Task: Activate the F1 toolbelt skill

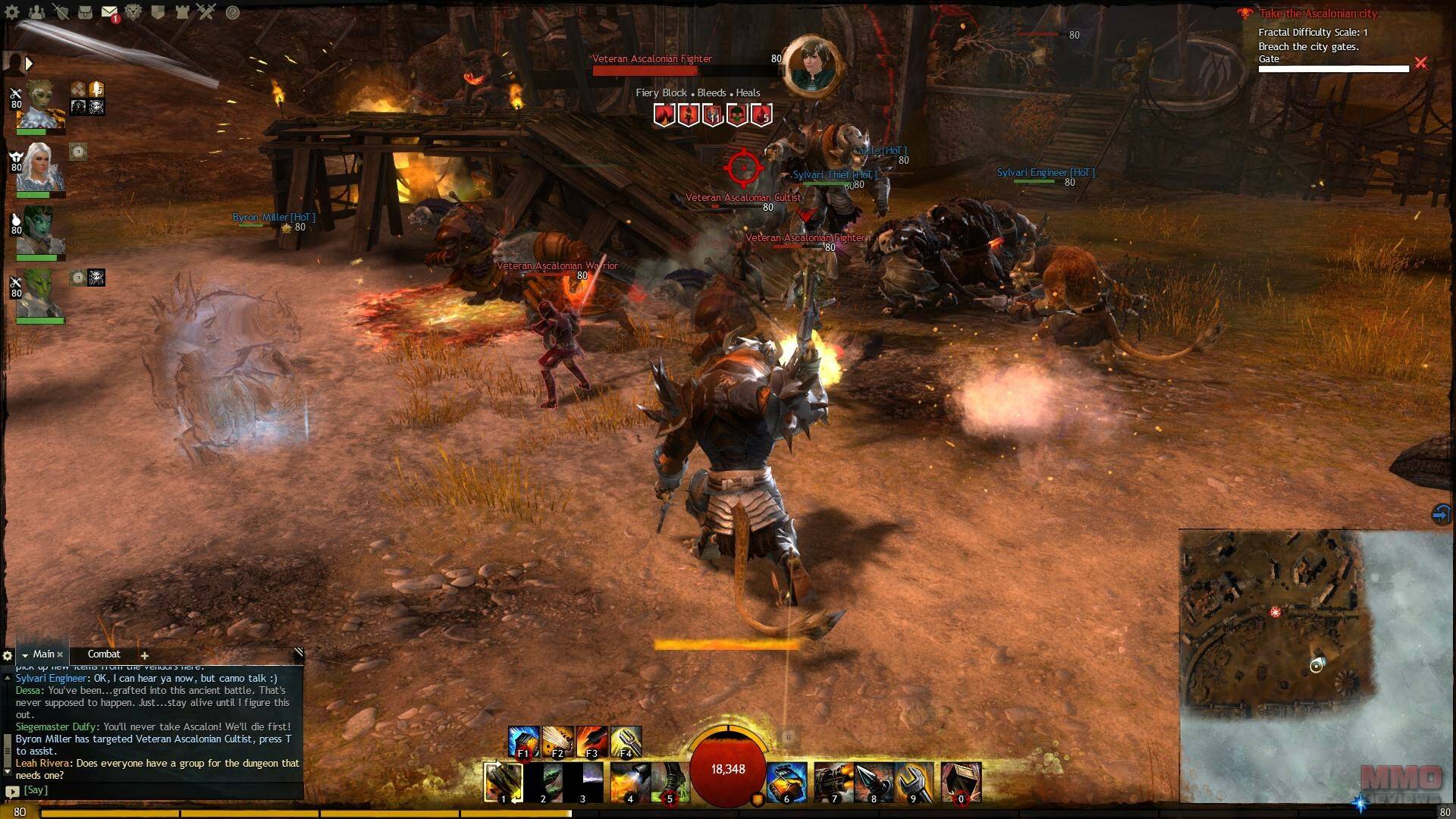Action: click(x=523, y=742)
